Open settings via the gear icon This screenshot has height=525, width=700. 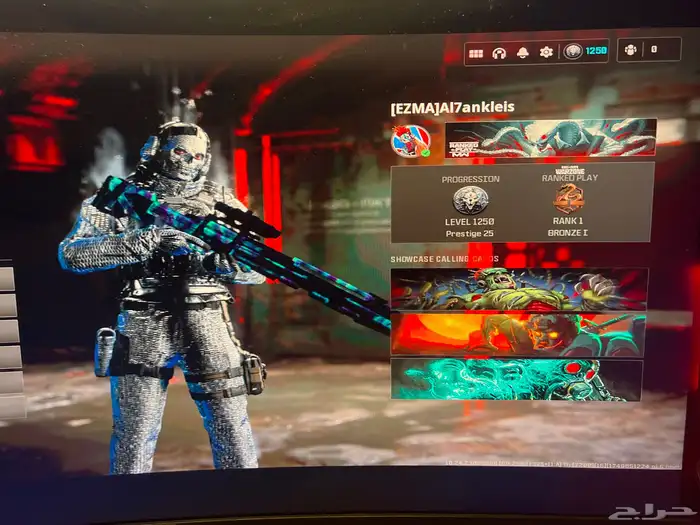pos(546,52)
